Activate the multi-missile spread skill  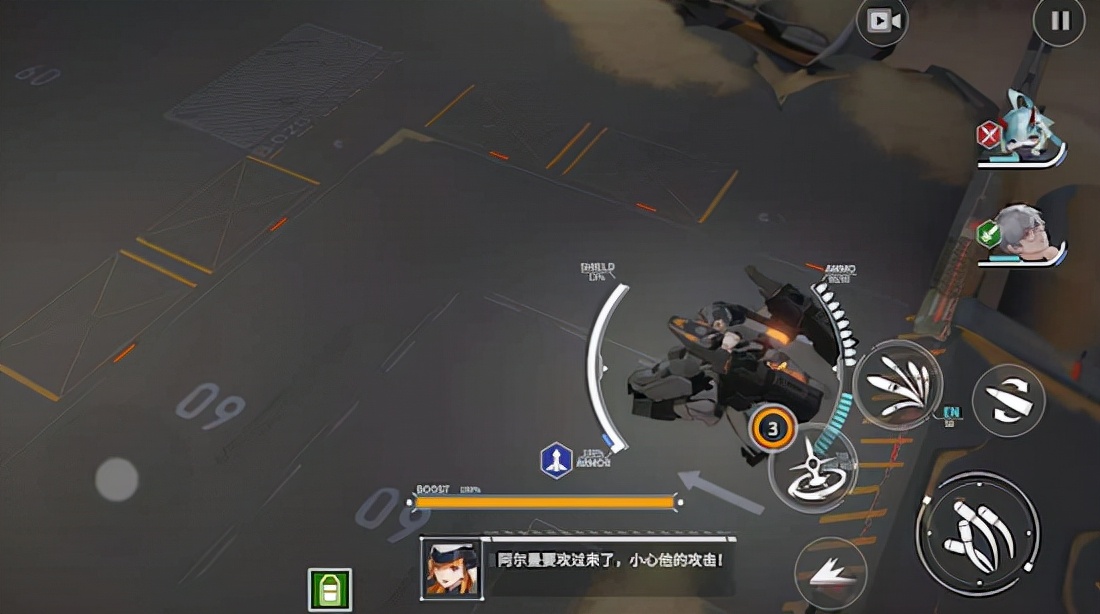coord(897,386)
